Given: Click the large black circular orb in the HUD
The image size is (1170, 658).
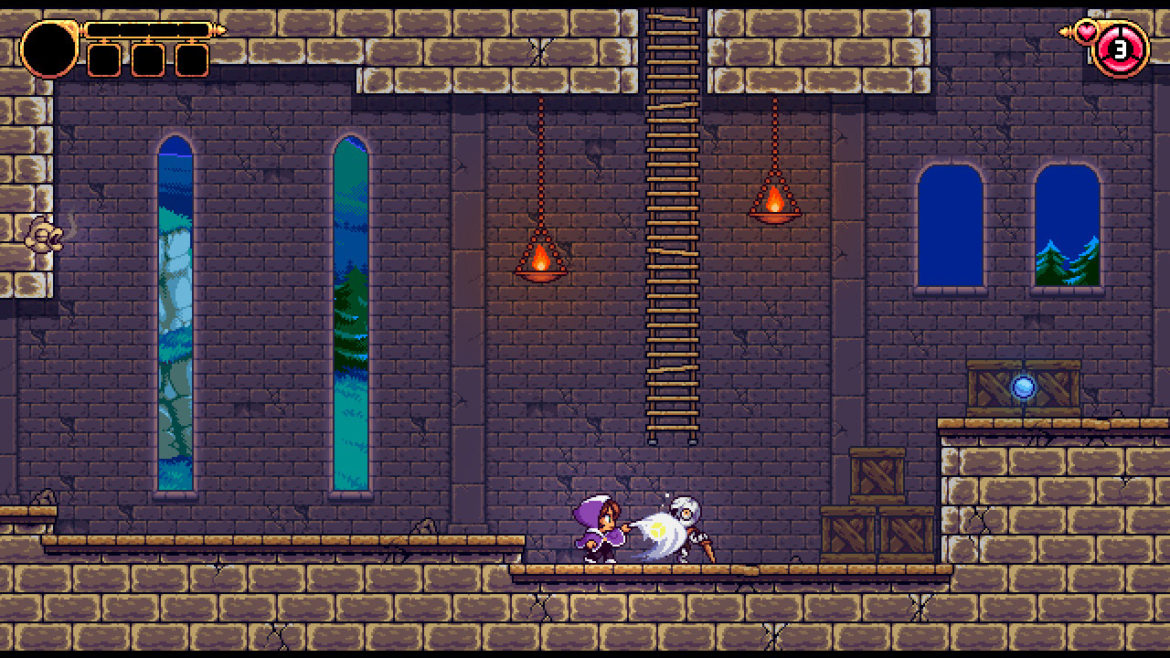Looking at the screenshot, I should 48,49.
